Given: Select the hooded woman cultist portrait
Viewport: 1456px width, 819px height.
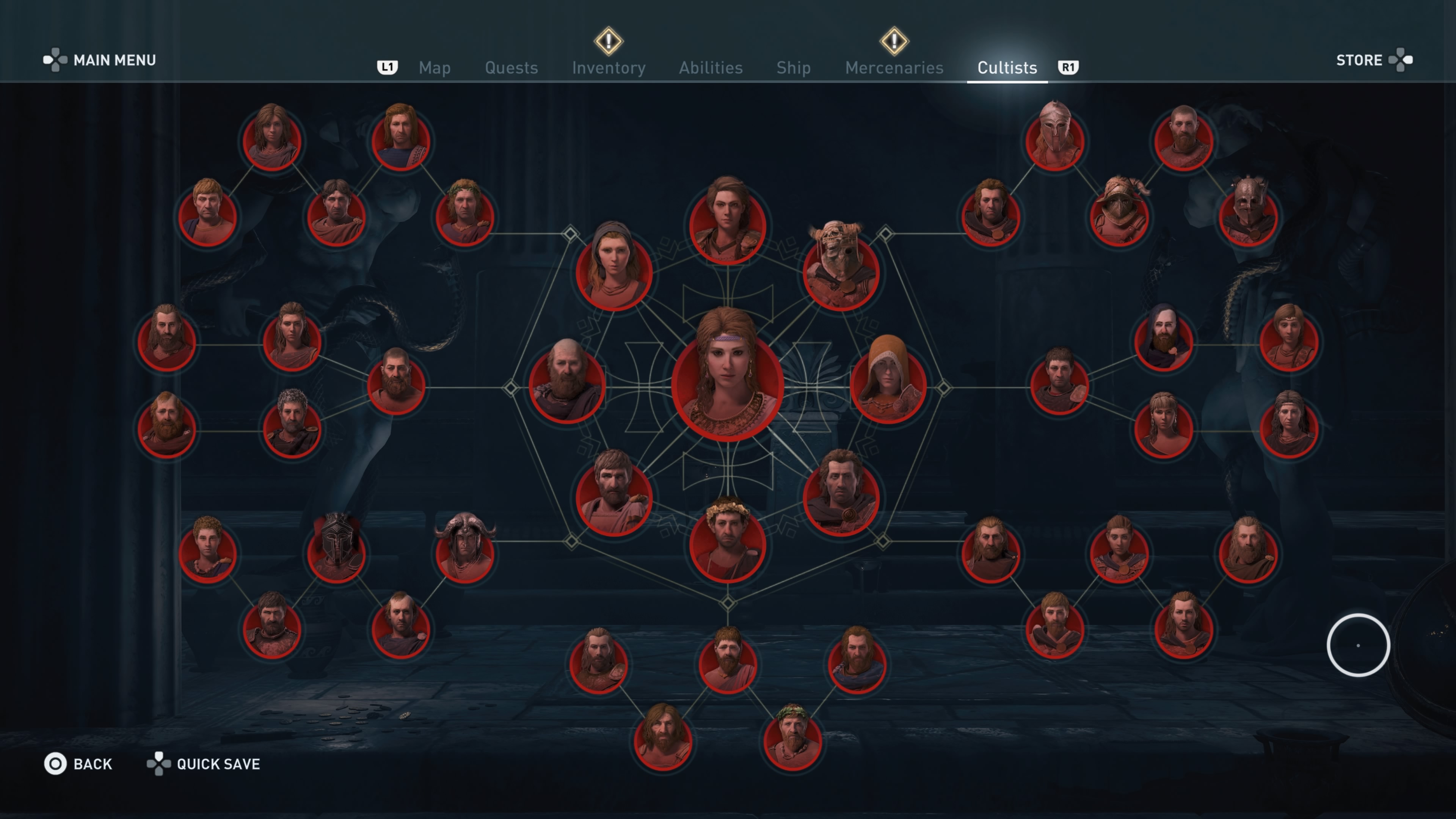Looking at the screenshot, I should tap(614, 271).
